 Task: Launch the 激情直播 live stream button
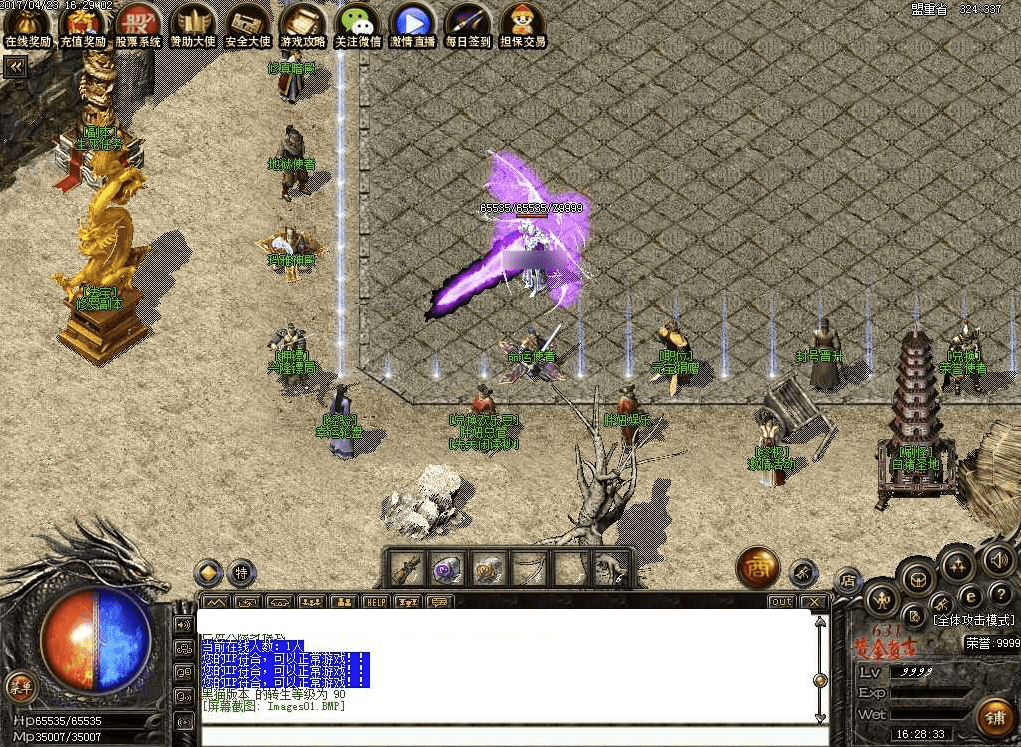[x=413, y=25]
